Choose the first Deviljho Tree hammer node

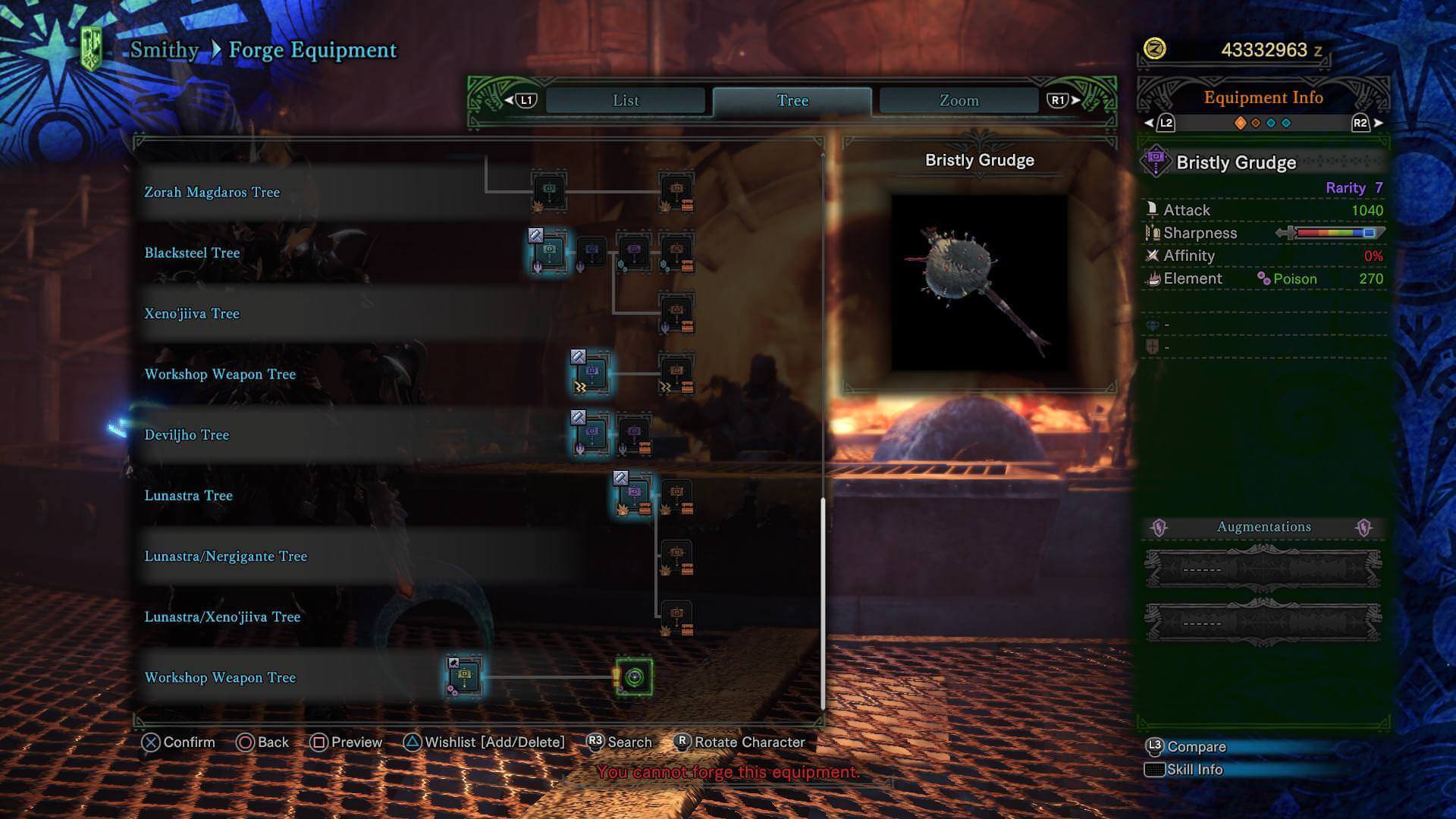[591, 435]
